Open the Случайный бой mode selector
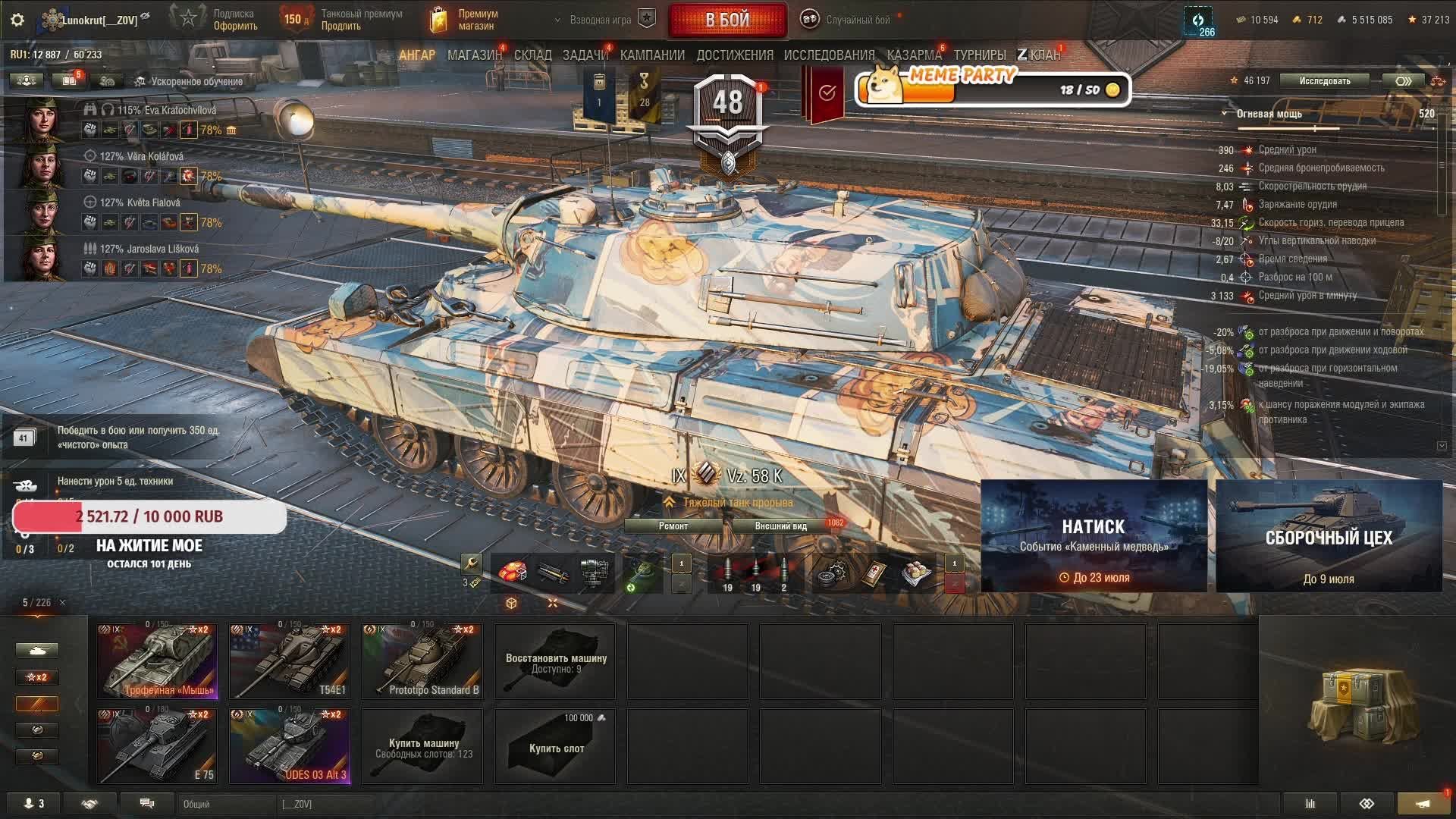The image size is (1456, 819). pyautogui.click(x=848, y=20)
